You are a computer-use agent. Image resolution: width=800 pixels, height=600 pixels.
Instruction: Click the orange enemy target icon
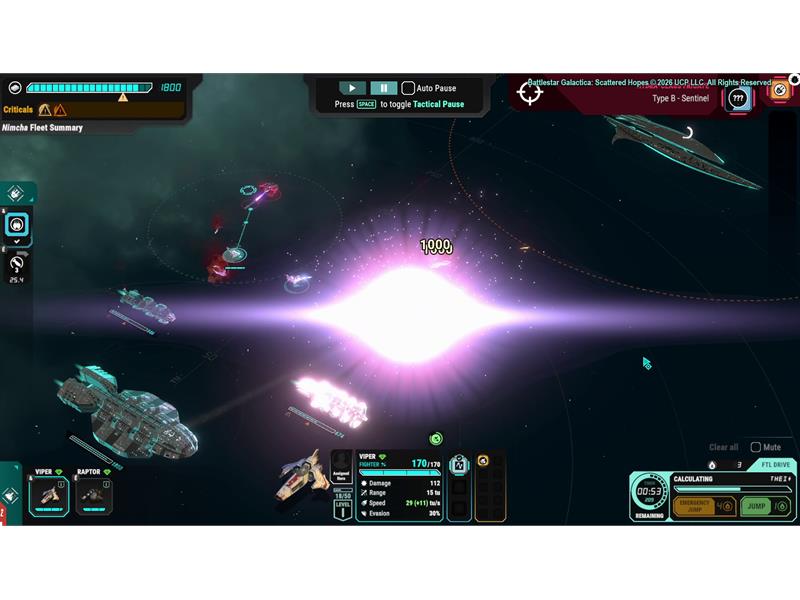click(x=779, y=90)
